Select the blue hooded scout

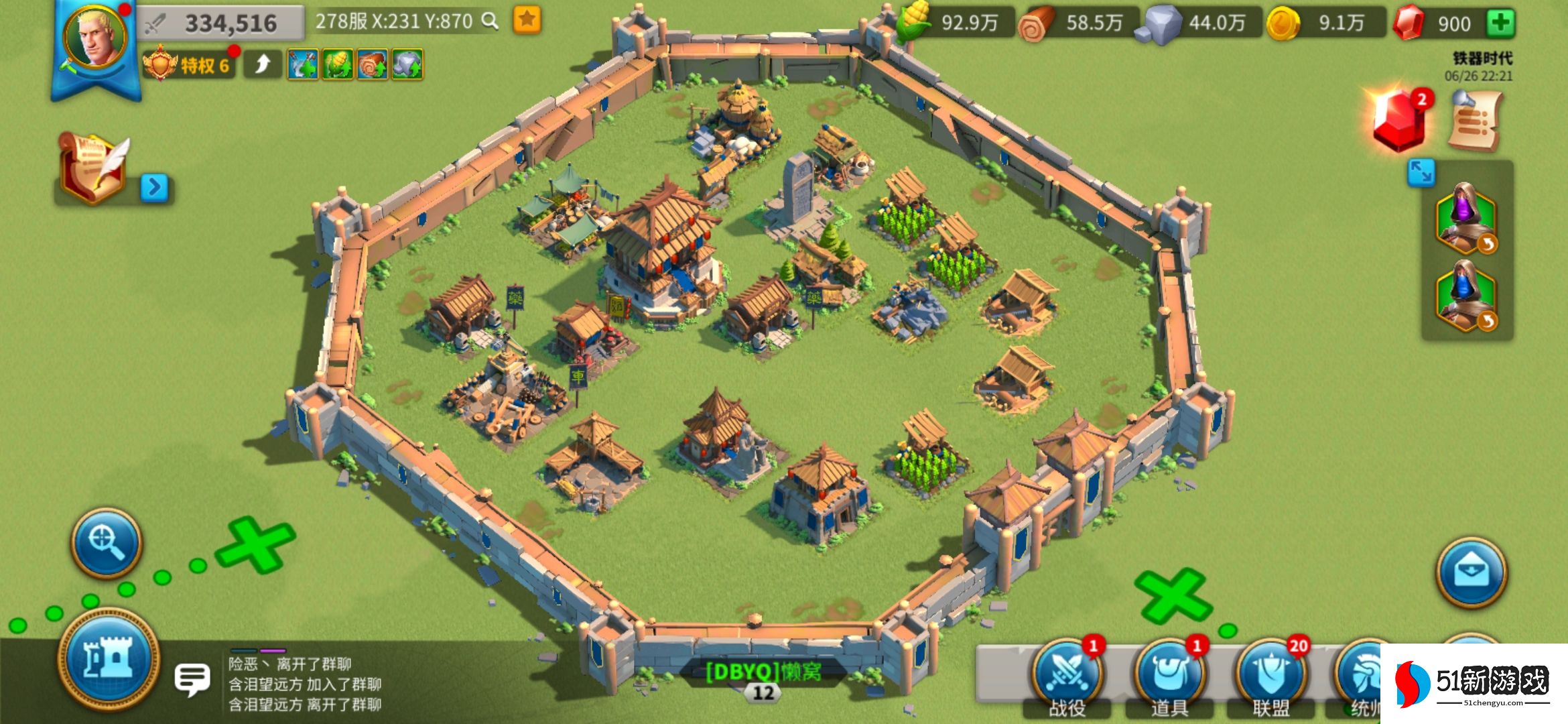point(1466,296)
